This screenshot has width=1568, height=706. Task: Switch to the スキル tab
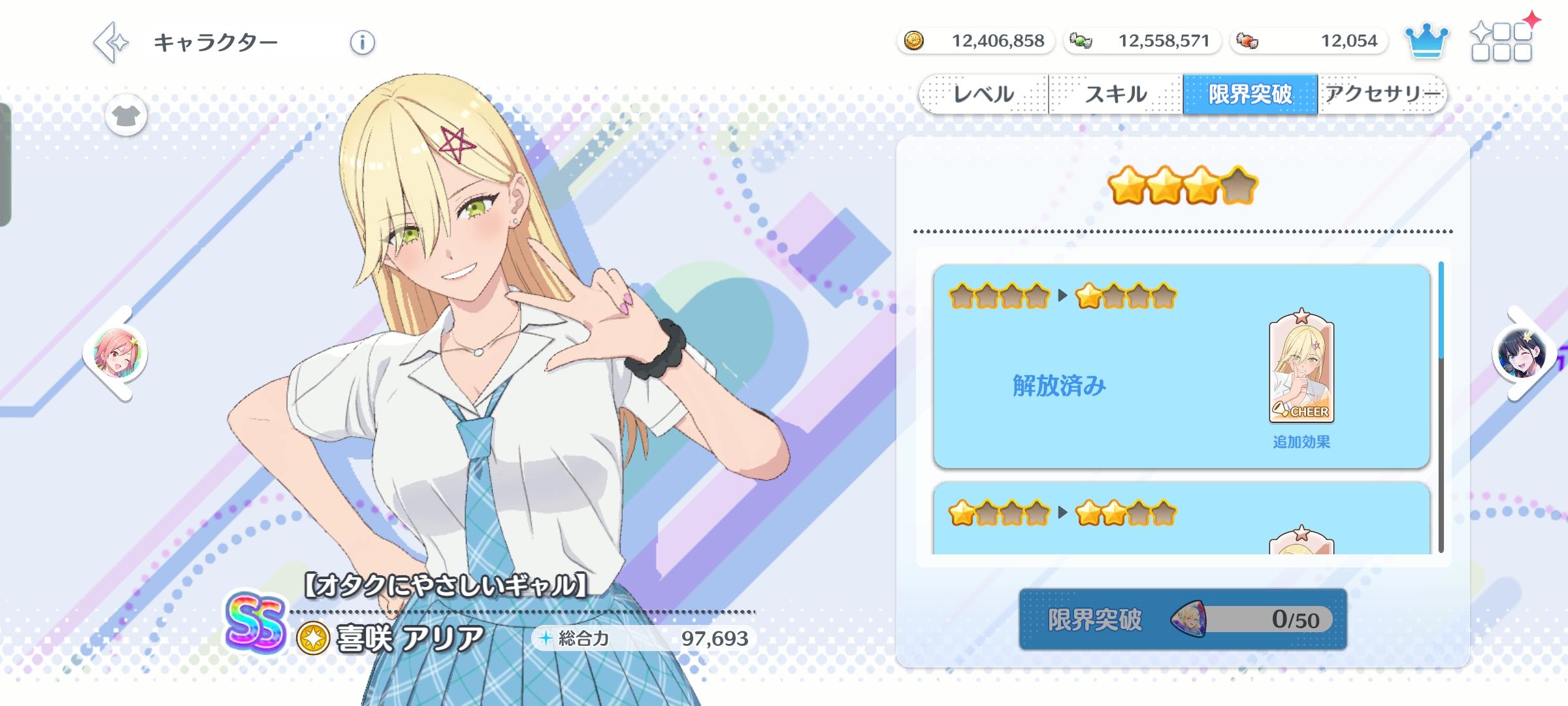[1116, 93]
